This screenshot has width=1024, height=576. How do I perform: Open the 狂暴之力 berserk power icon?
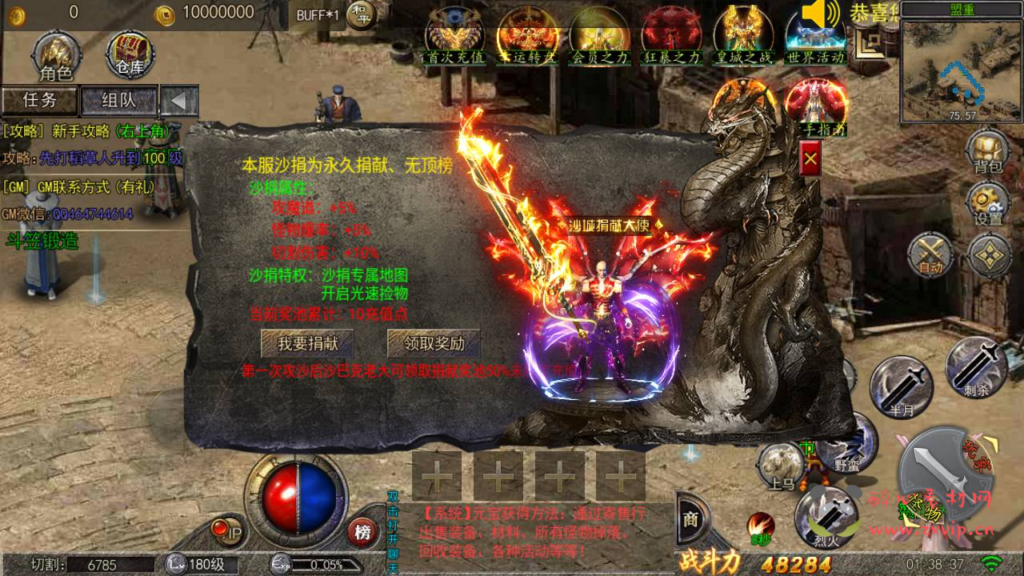point(671,34)
